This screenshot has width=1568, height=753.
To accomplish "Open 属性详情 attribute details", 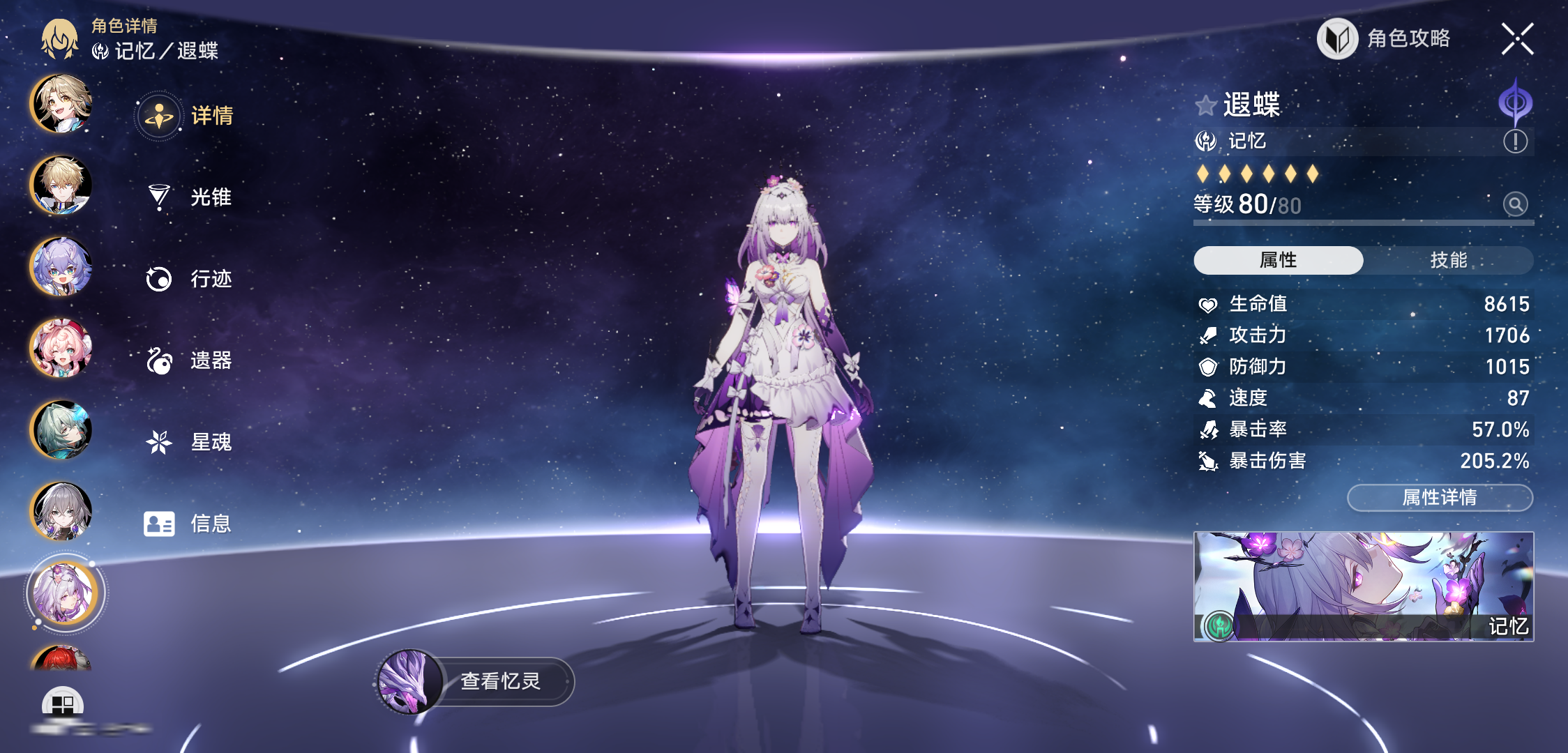I will 1440,498.
